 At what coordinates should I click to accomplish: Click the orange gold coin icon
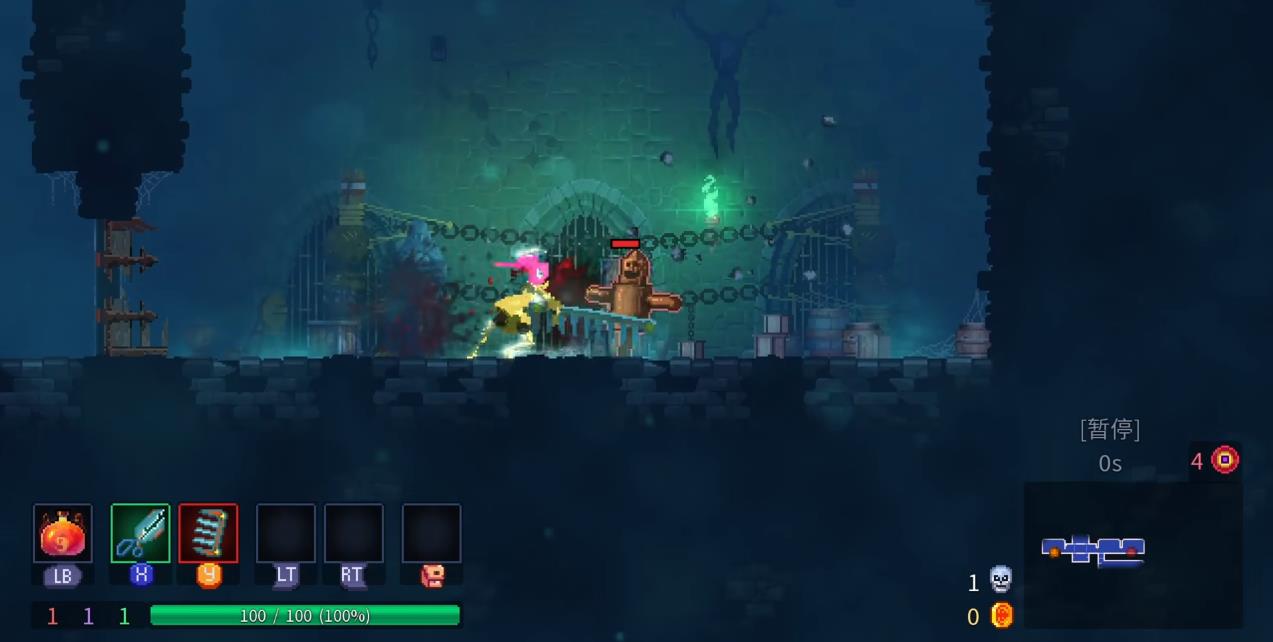[1001, 615]
